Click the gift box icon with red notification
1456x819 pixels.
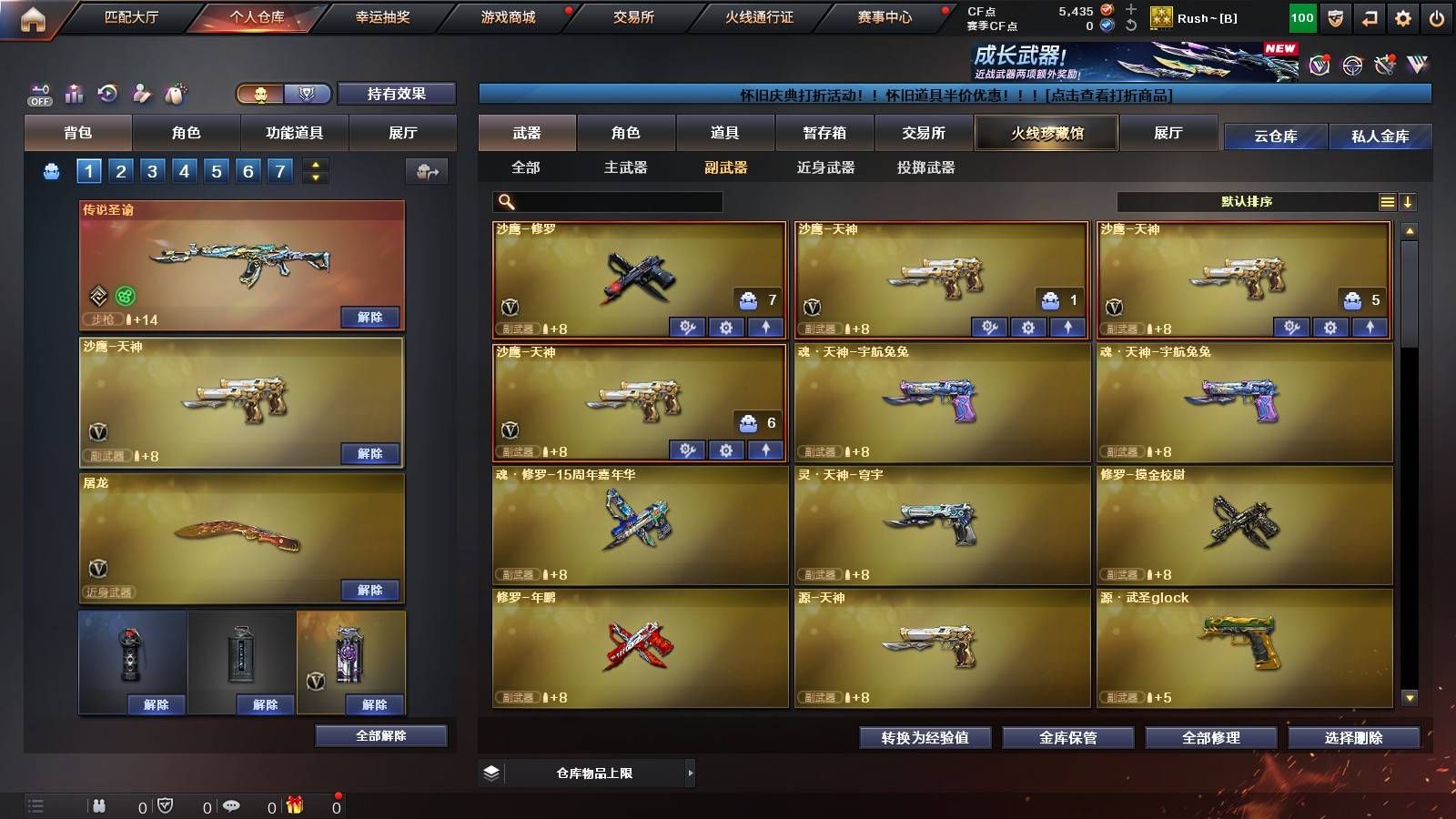[295, 805]
